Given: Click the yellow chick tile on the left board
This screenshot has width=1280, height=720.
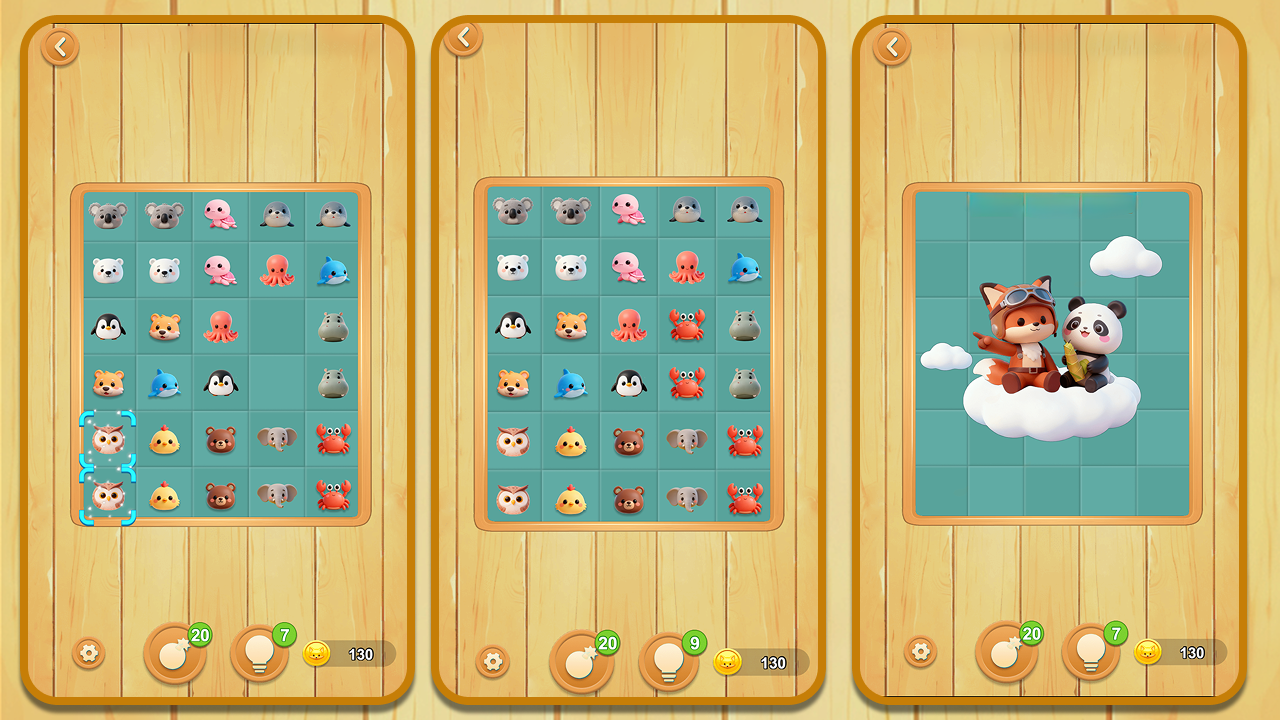Looking at the screenshot, I should pyautogui.click(x=164, y=438).
